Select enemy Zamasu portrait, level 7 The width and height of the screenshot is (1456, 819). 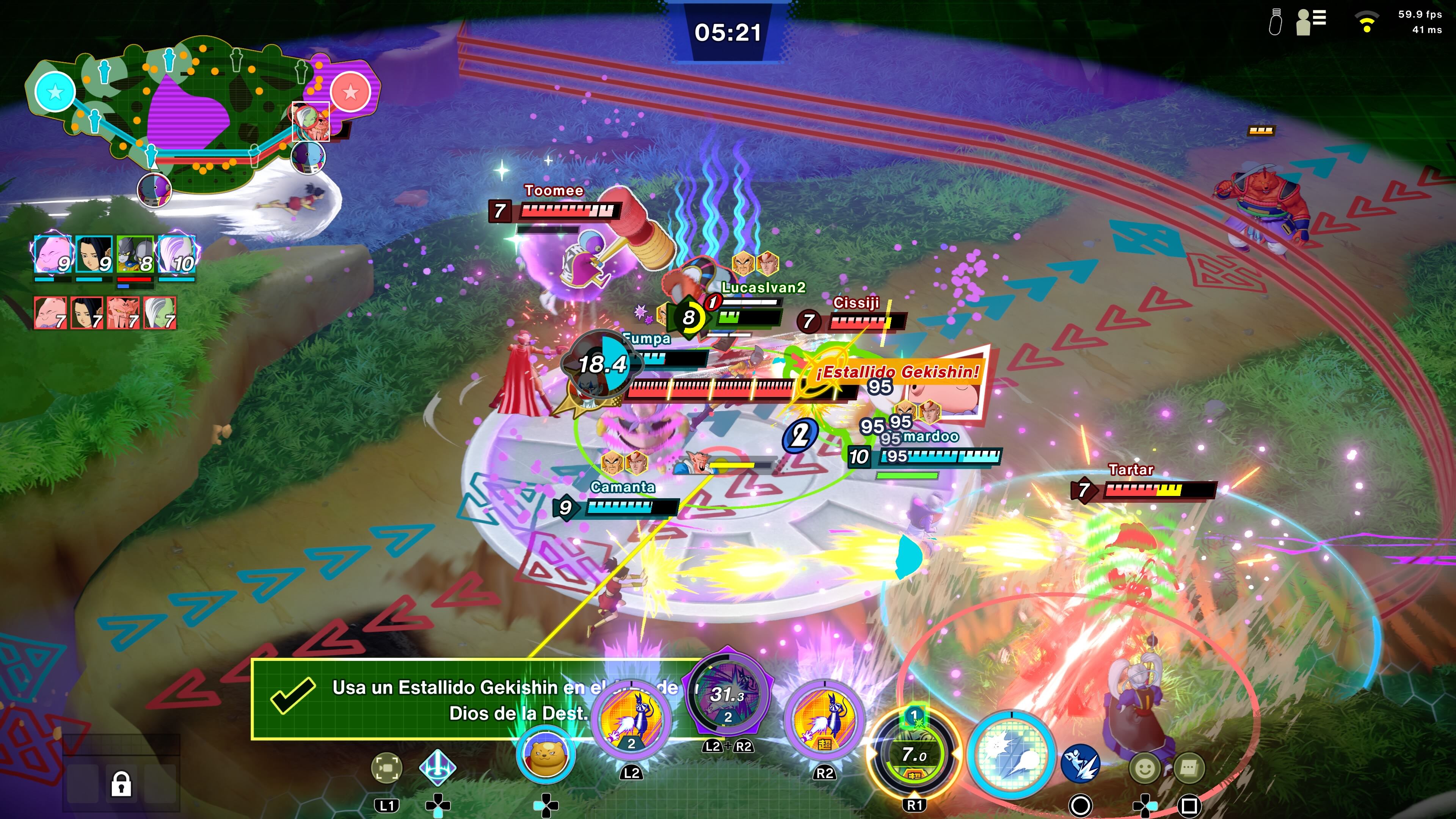click(x=160, y=312)
